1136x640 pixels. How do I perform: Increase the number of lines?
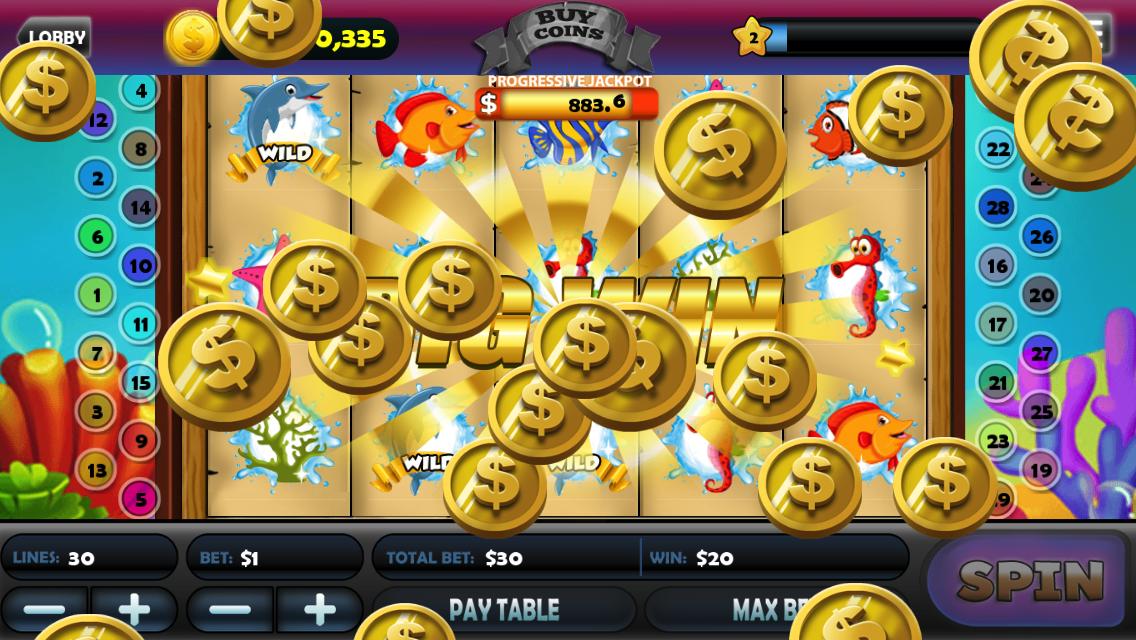click(x=134, y=609)
